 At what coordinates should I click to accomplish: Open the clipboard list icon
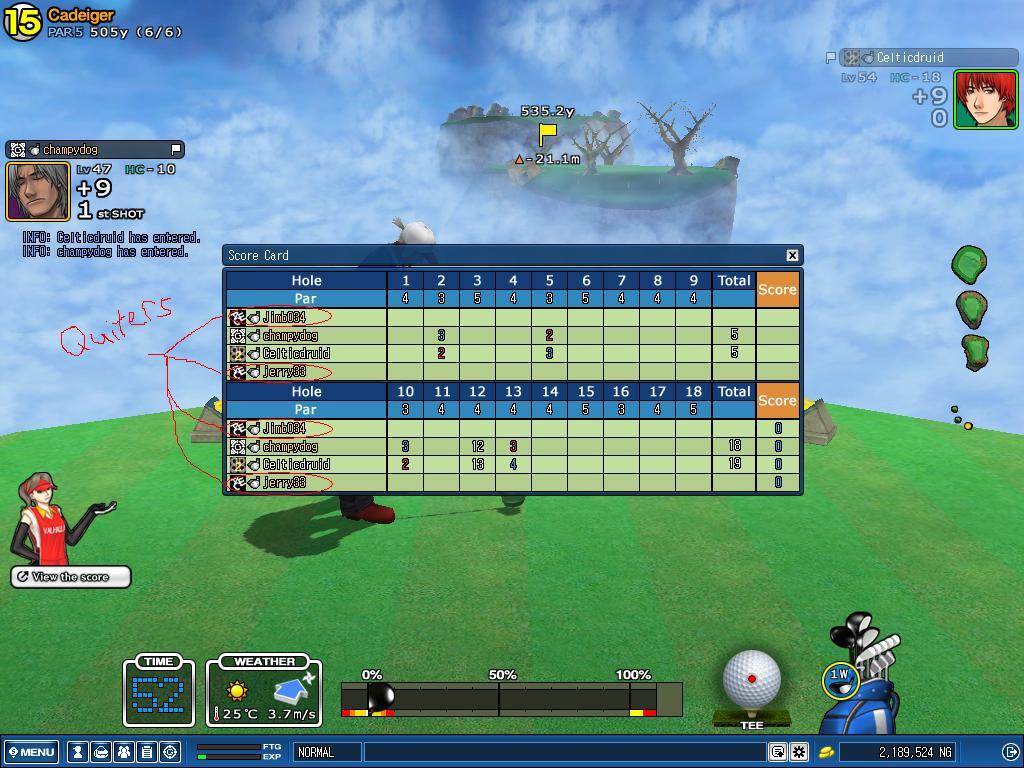pos(147,752)
